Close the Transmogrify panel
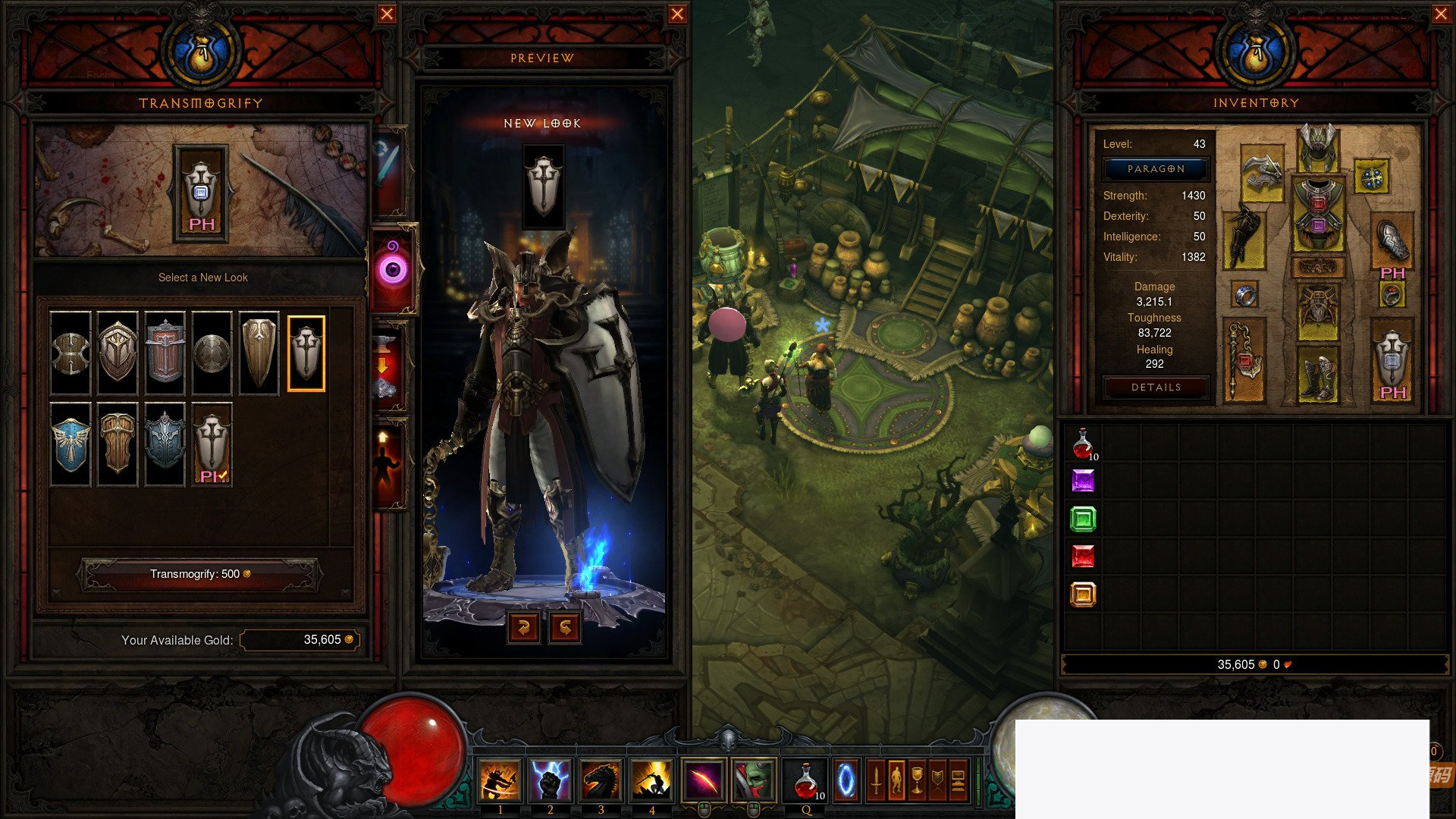The height and width of the screenshot is (819, 1456). tap(387, 14)
